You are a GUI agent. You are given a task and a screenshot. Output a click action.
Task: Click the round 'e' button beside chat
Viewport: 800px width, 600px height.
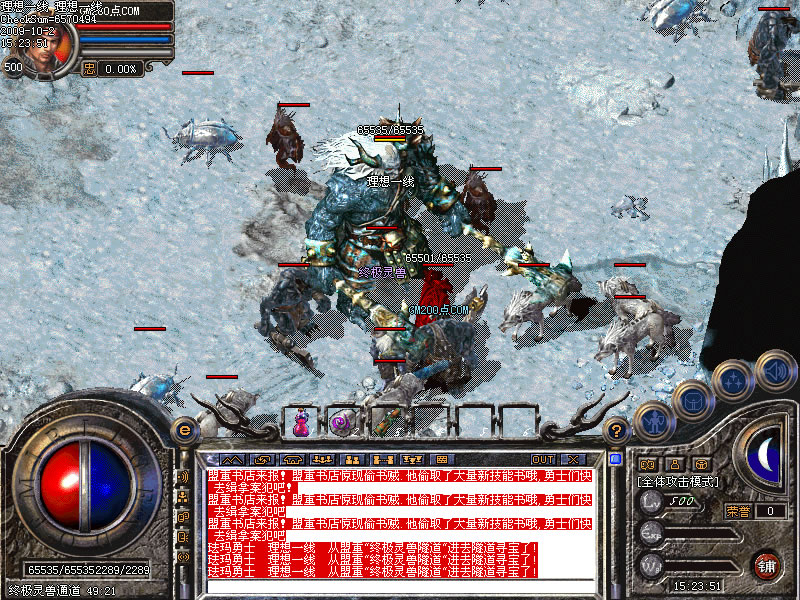click(x=182, y=431)
